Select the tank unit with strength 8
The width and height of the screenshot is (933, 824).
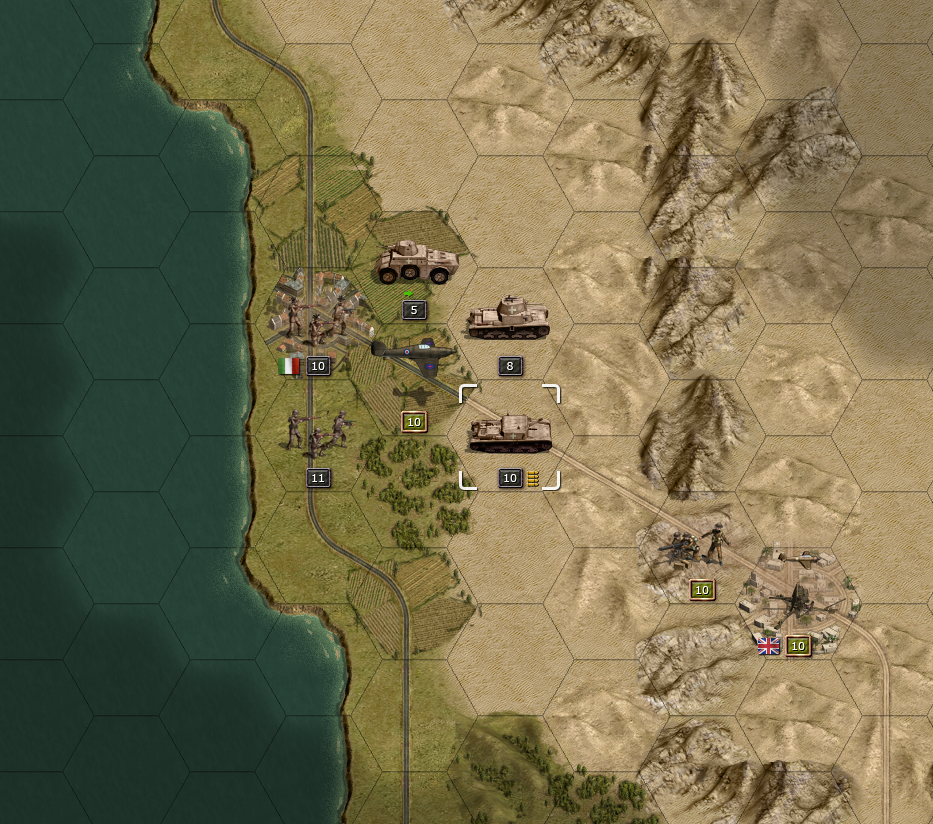tap(509, 318)
